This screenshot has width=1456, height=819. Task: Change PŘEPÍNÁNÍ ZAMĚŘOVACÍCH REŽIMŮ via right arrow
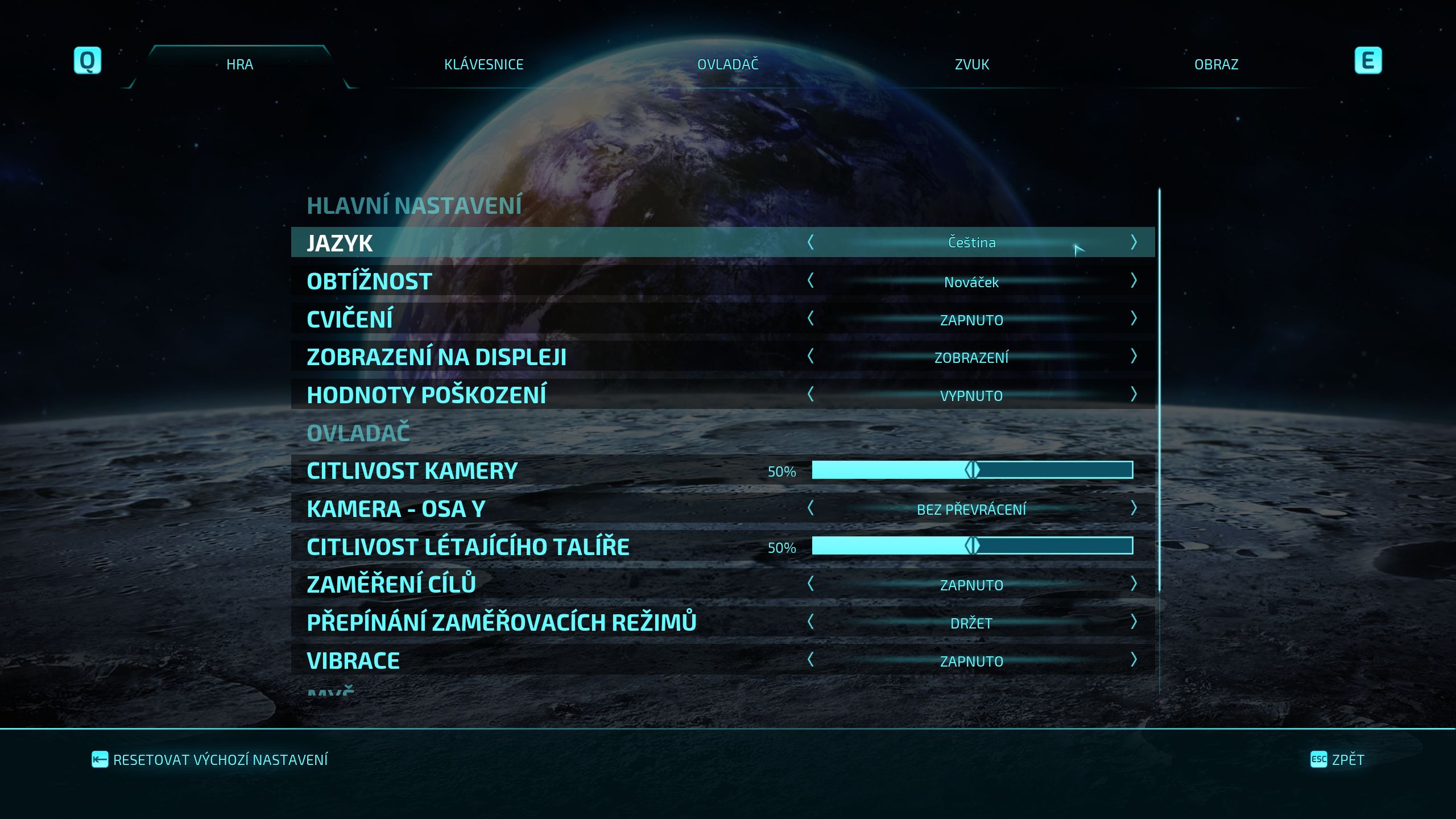click(x=1134, y=622)
